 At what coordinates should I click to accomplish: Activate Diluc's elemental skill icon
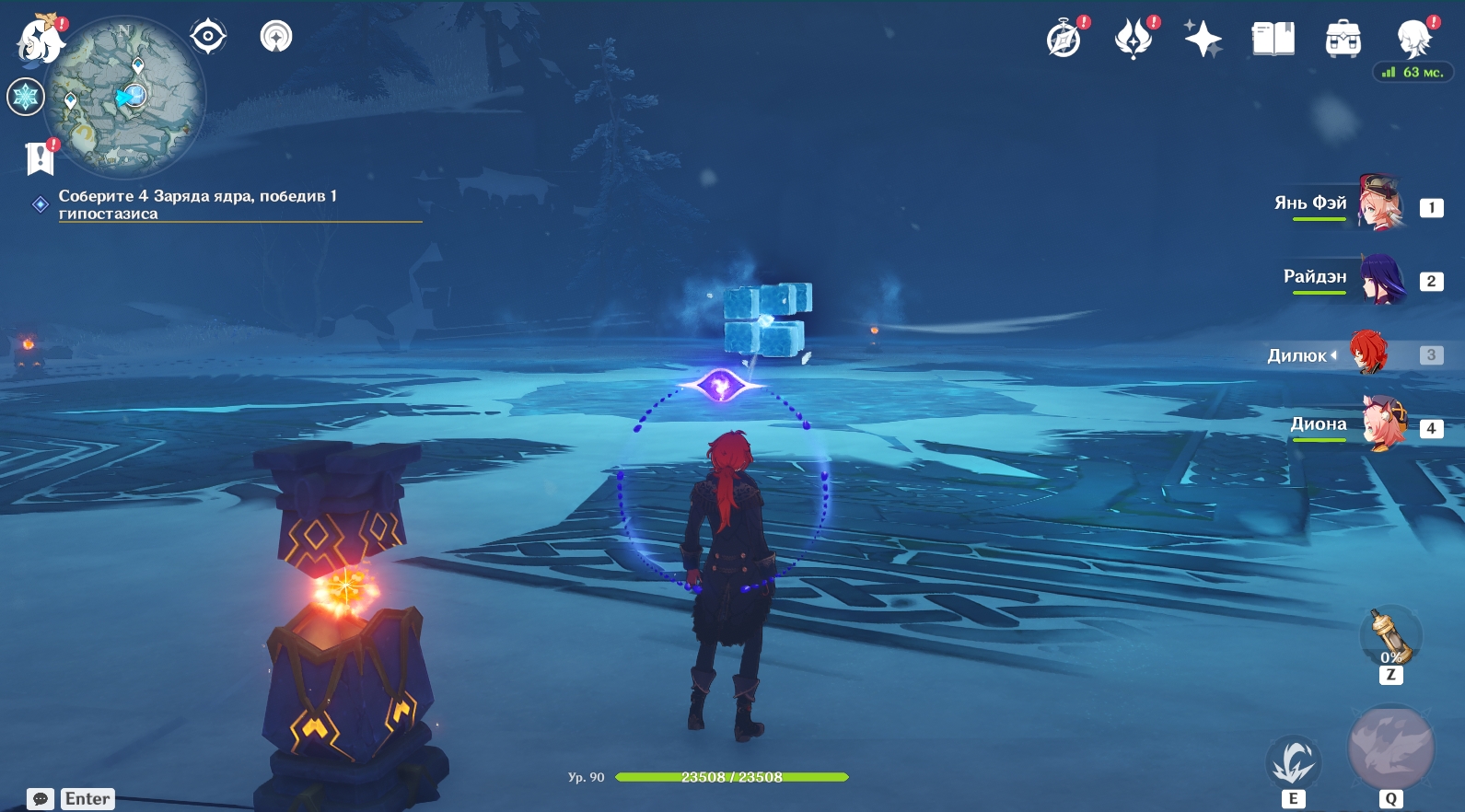click(1293, 761)
